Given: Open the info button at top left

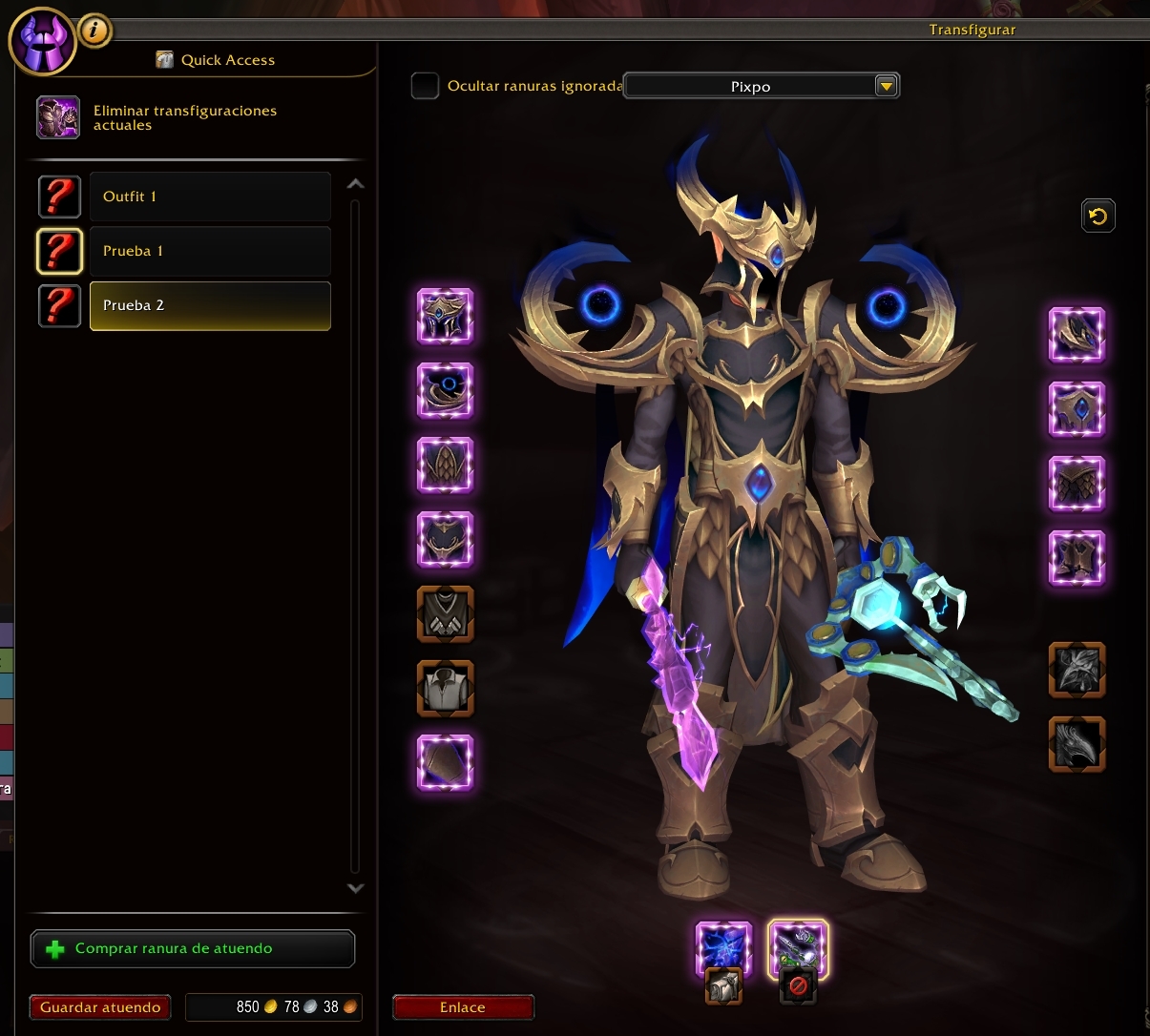Looking at the screenshot, I should (94, 31).
